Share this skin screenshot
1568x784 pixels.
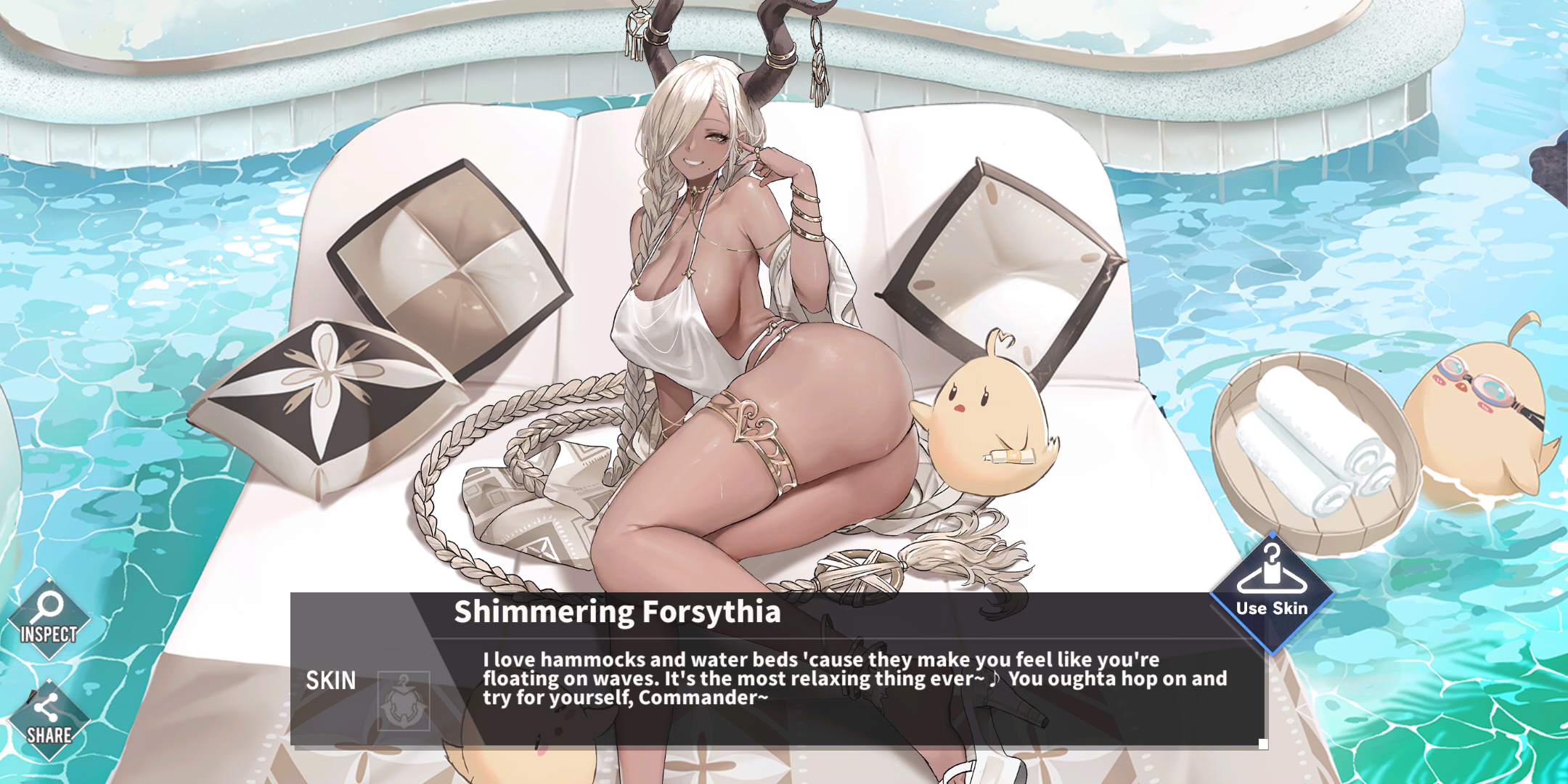[x=49, y=720]
